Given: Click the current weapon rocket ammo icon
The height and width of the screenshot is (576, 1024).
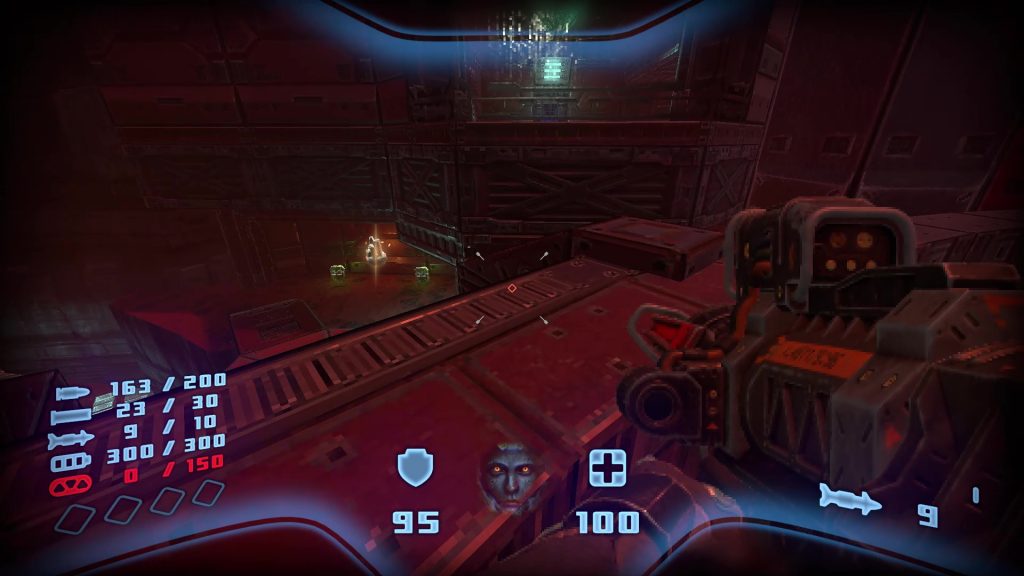Looking at the screenshot, I should coord(850,498).
